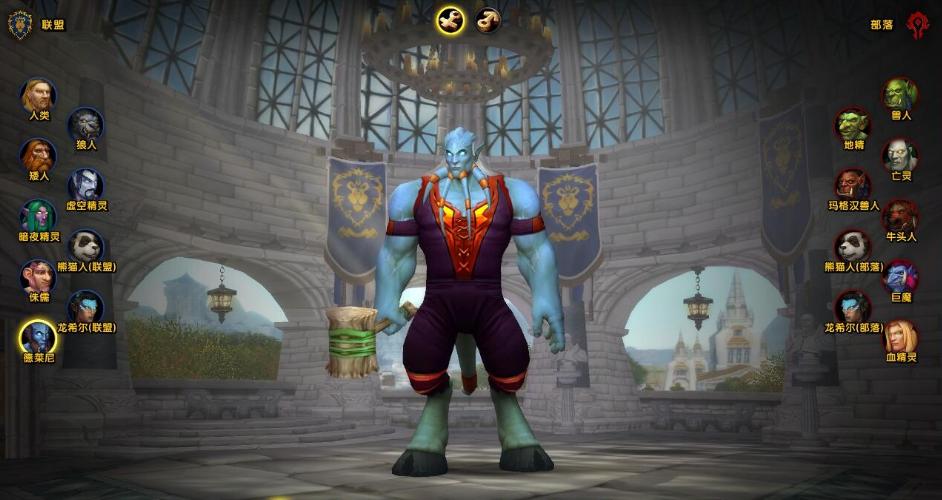Pick the Dwarf race (矮人)
This screenshot has height=500, width=942.
pyautogui.click(x=38, y=156)
